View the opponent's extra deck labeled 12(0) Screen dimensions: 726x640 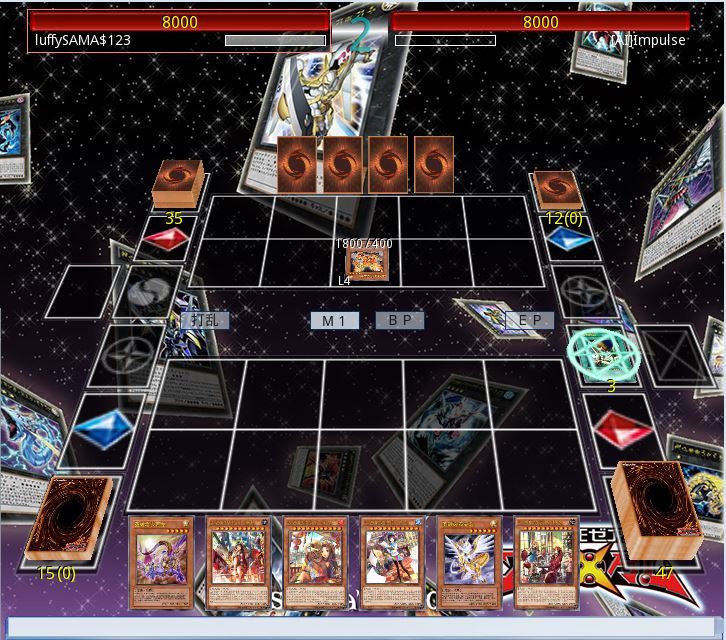[x=557, y=190]
